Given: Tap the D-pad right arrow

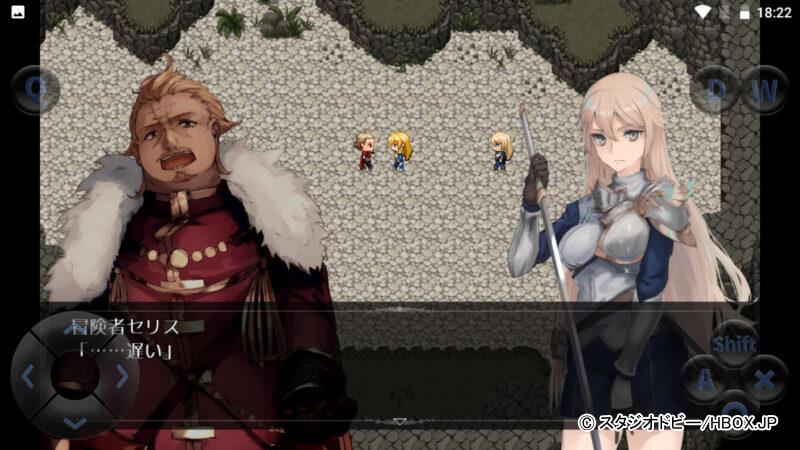Looking at the screenshot, I should pyautogui.click(x=122, y=376).
